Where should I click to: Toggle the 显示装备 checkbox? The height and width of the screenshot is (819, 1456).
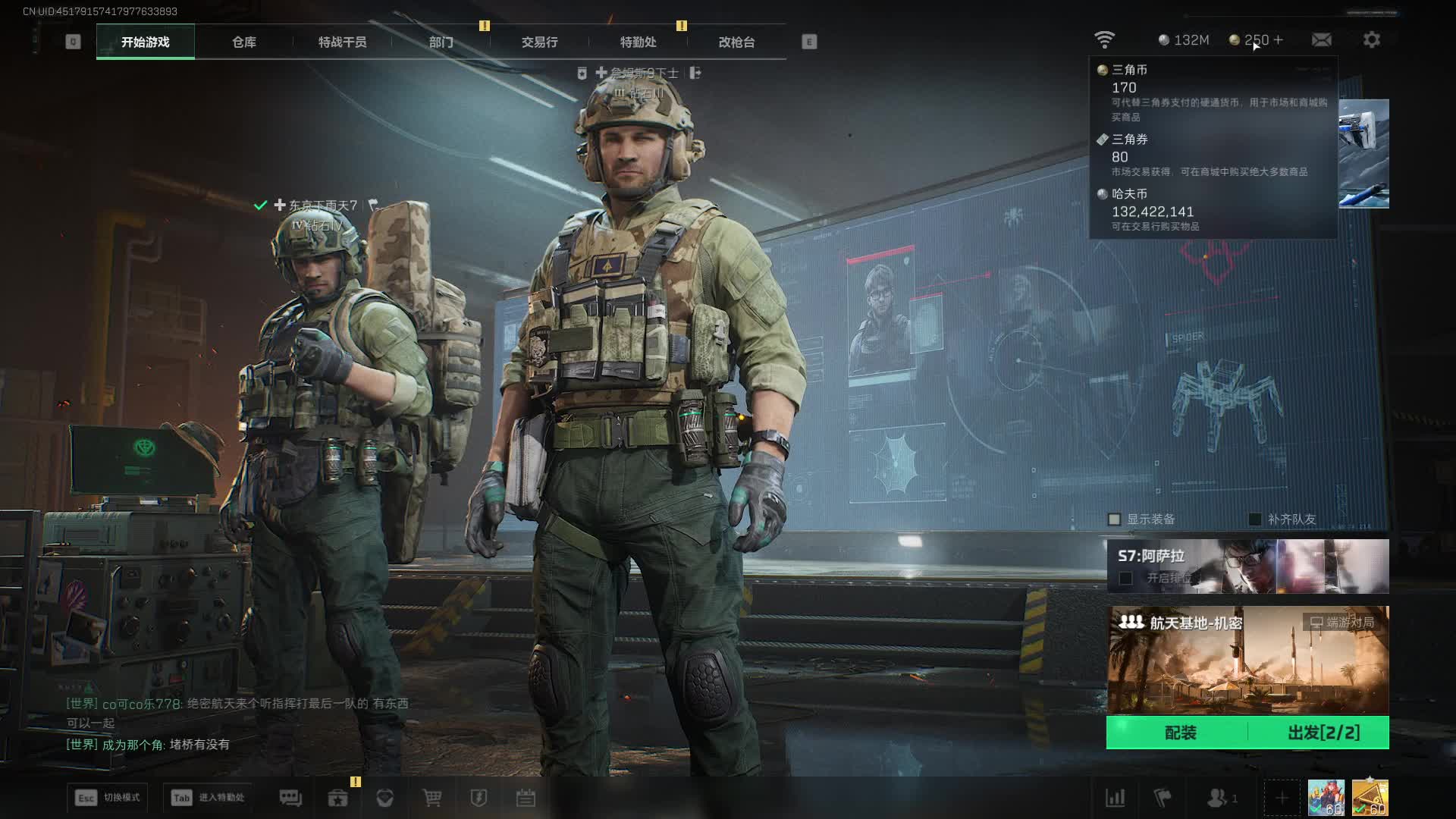1114,519
